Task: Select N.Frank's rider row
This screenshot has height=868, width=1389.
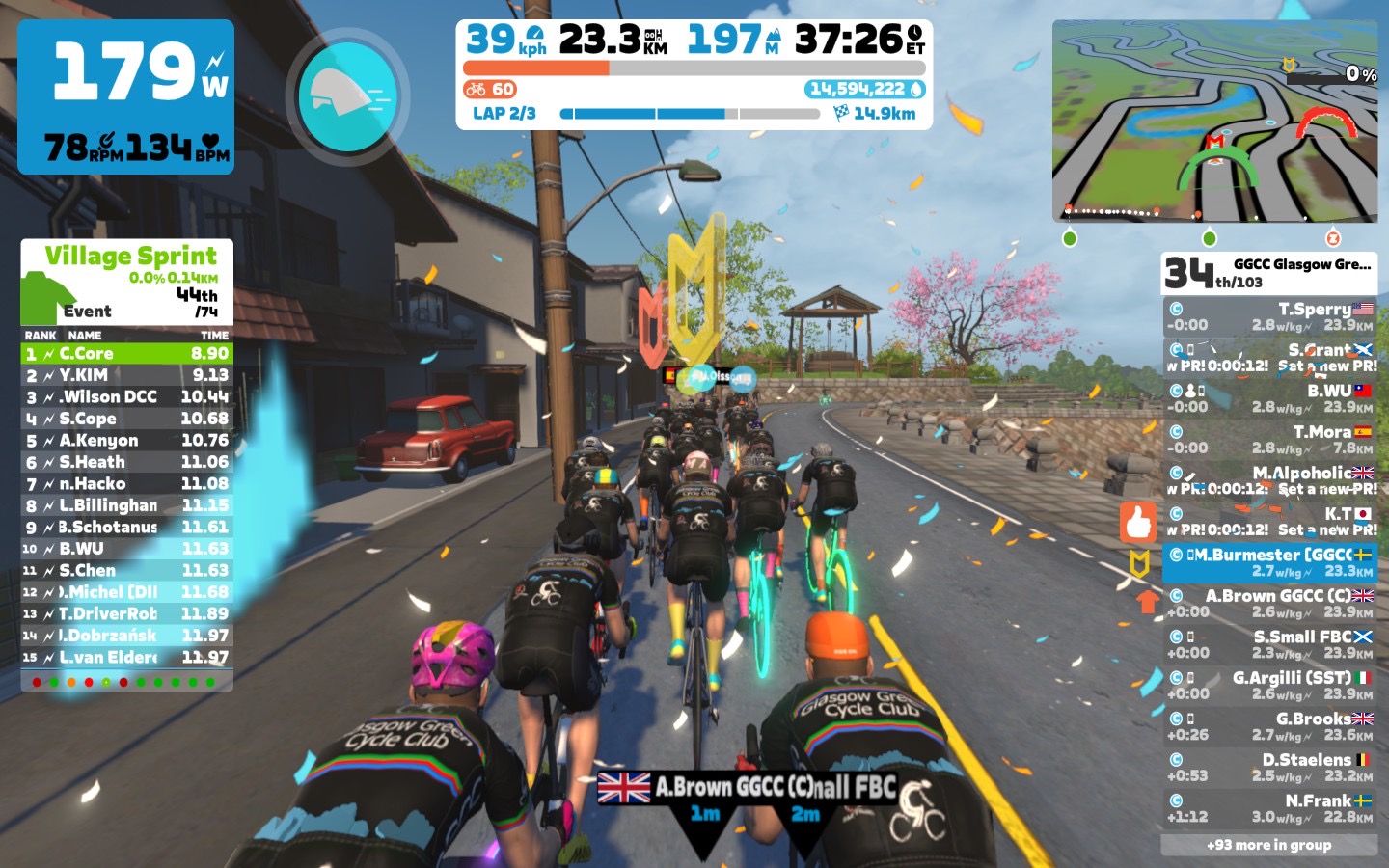Action: pos(1269,807)
